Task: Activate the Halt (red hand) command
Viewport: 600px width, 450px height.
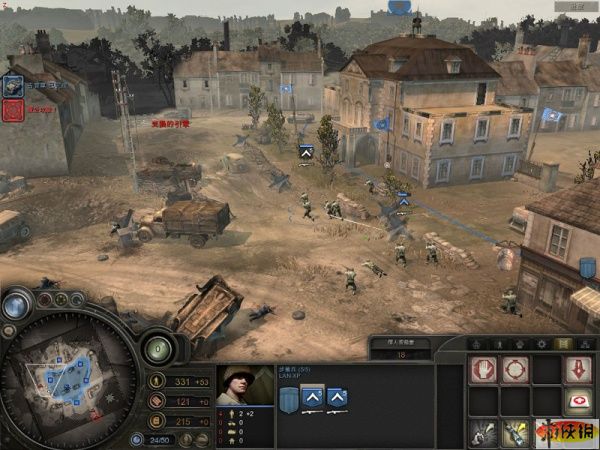Action: pyautogui.click(x=483, y=370)
